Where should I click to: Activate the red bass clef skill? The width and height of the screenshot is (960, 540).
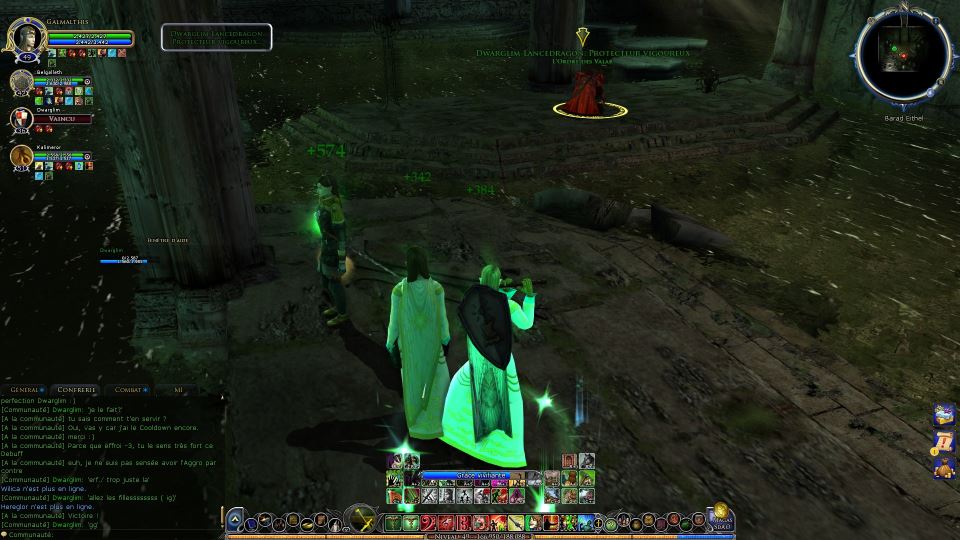[x=428, y=522]
